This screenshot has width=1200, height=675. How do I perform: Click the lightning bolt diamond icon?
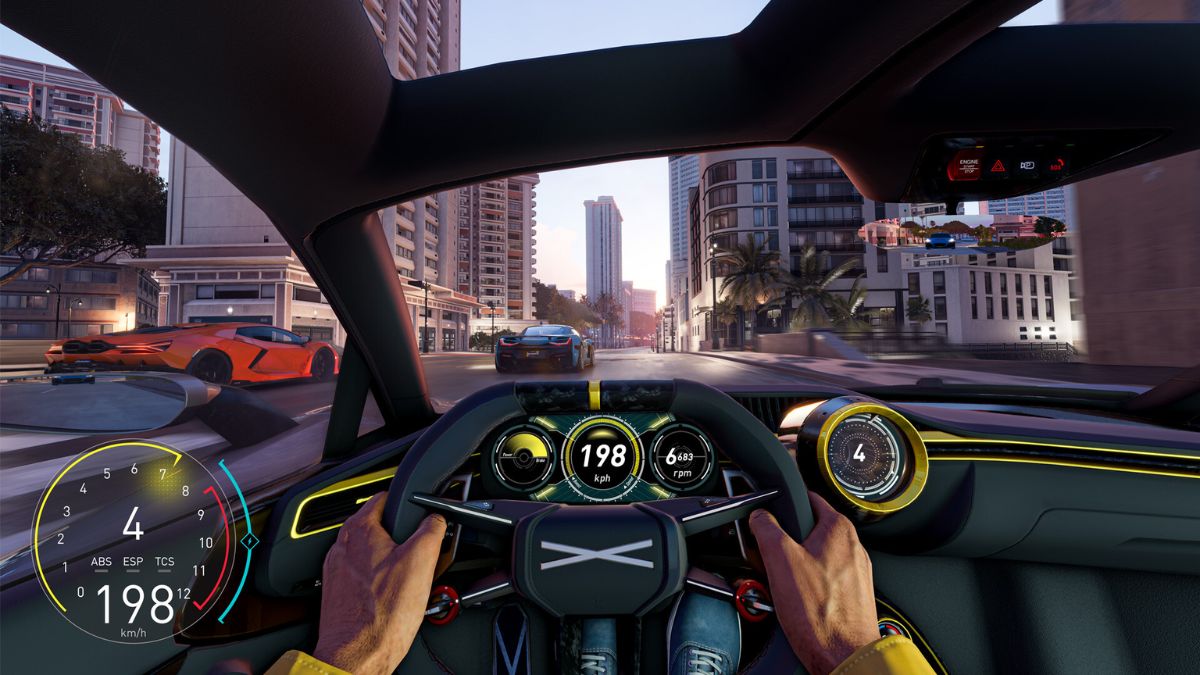250,541
